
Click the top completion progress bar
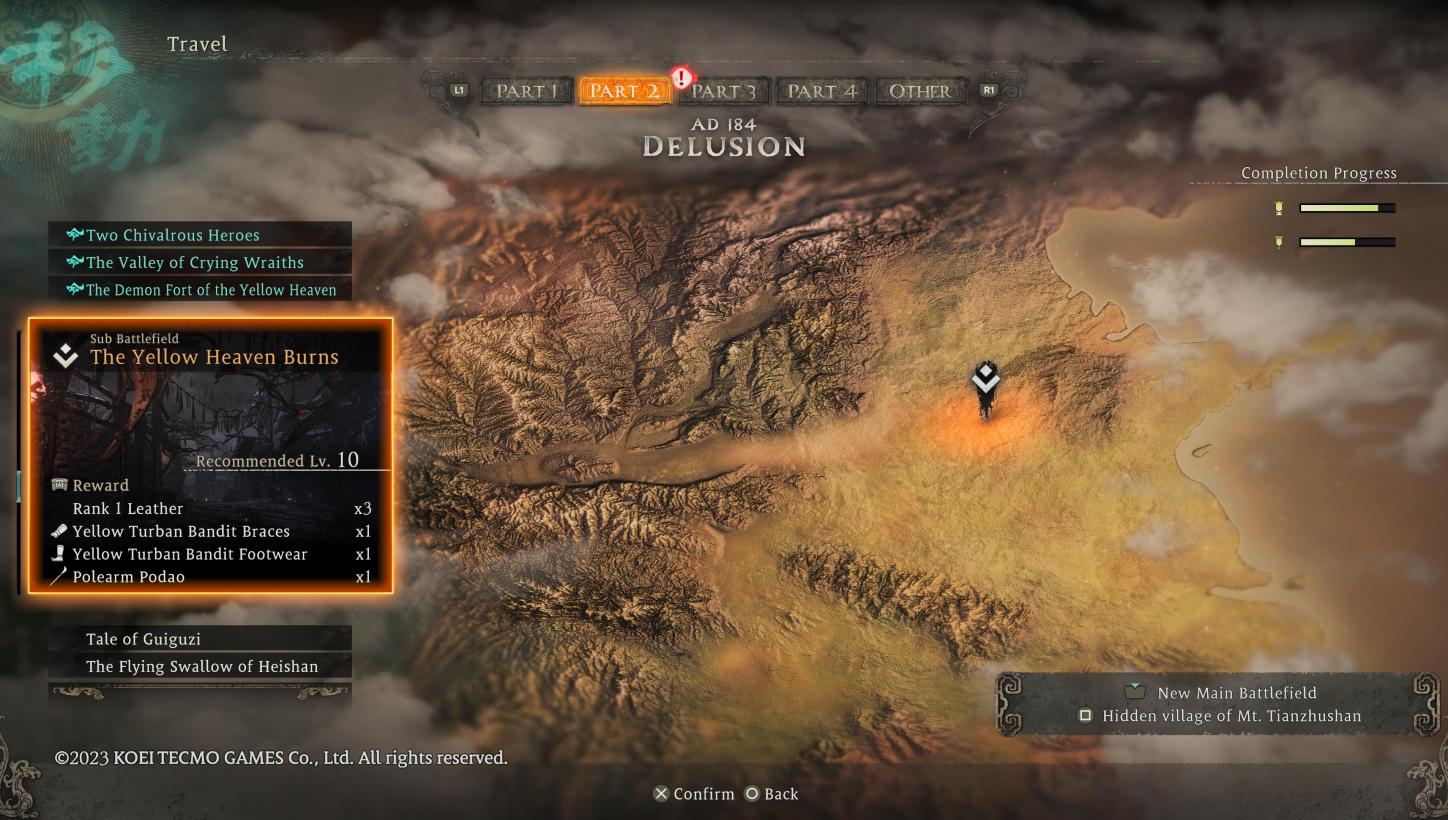tap(1345, 207)
